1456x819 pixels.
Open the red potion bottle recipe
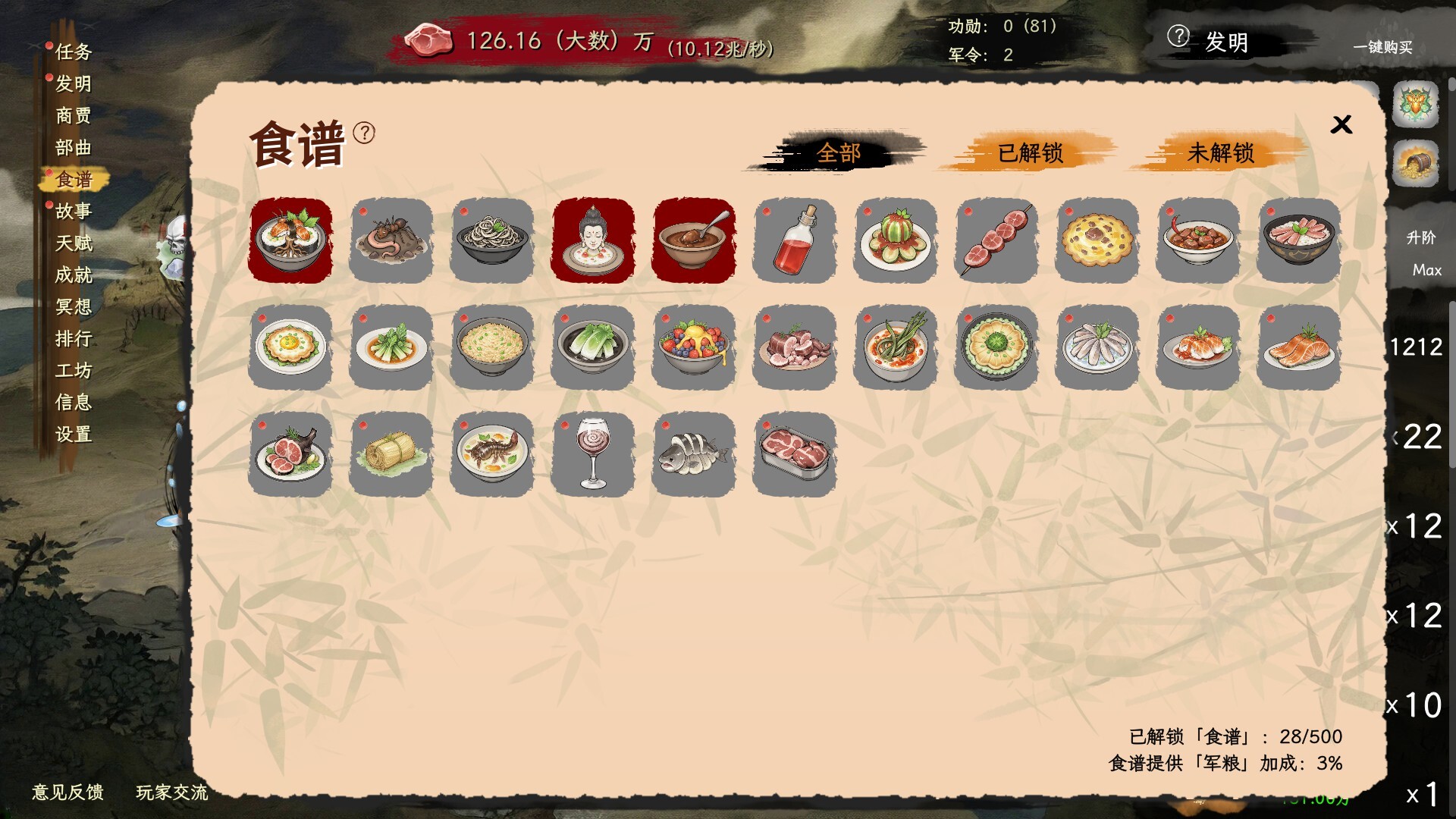(794, 241)
